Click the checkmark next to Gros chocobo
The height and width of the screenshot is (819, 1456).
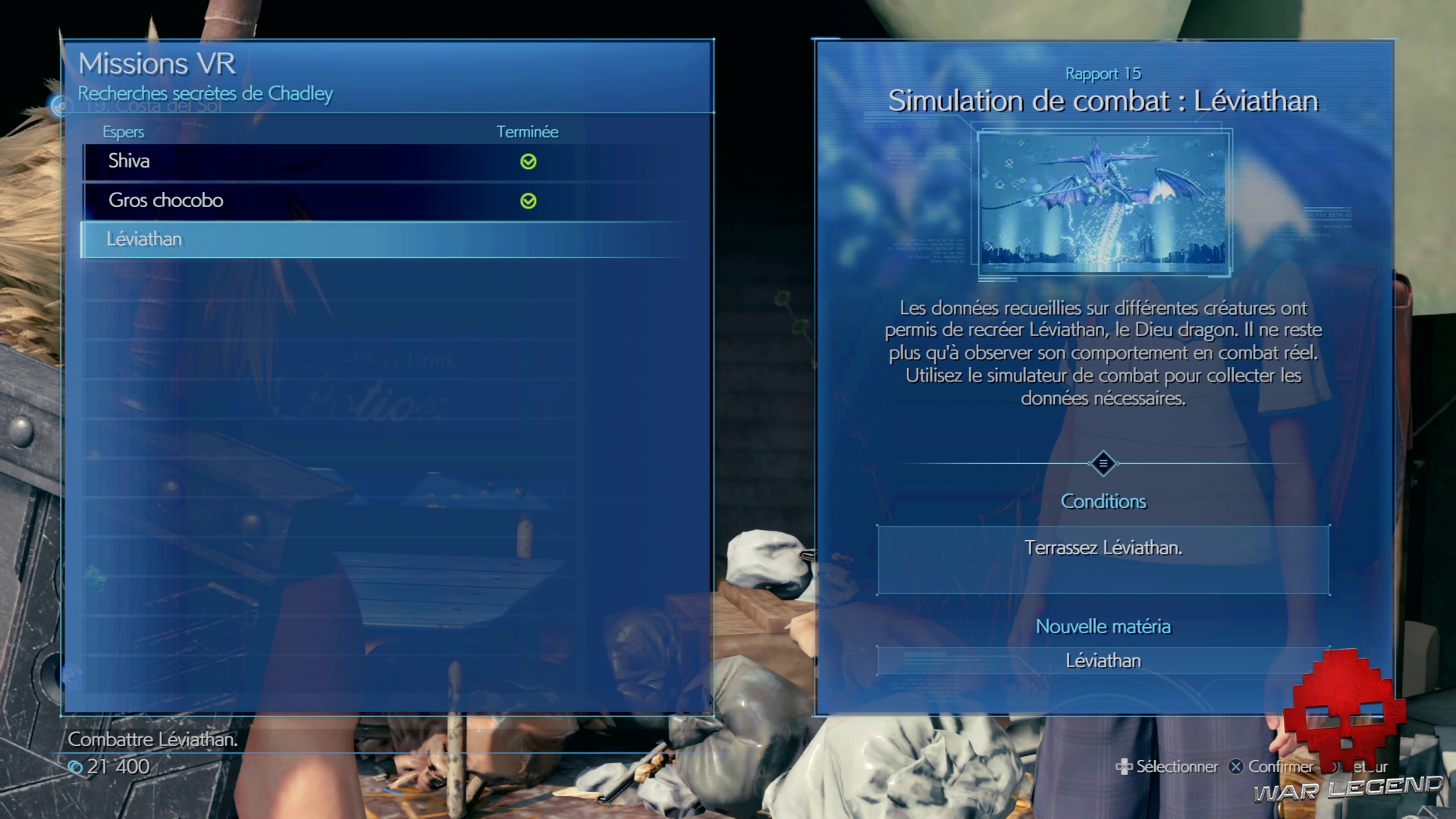click(530, 201)
